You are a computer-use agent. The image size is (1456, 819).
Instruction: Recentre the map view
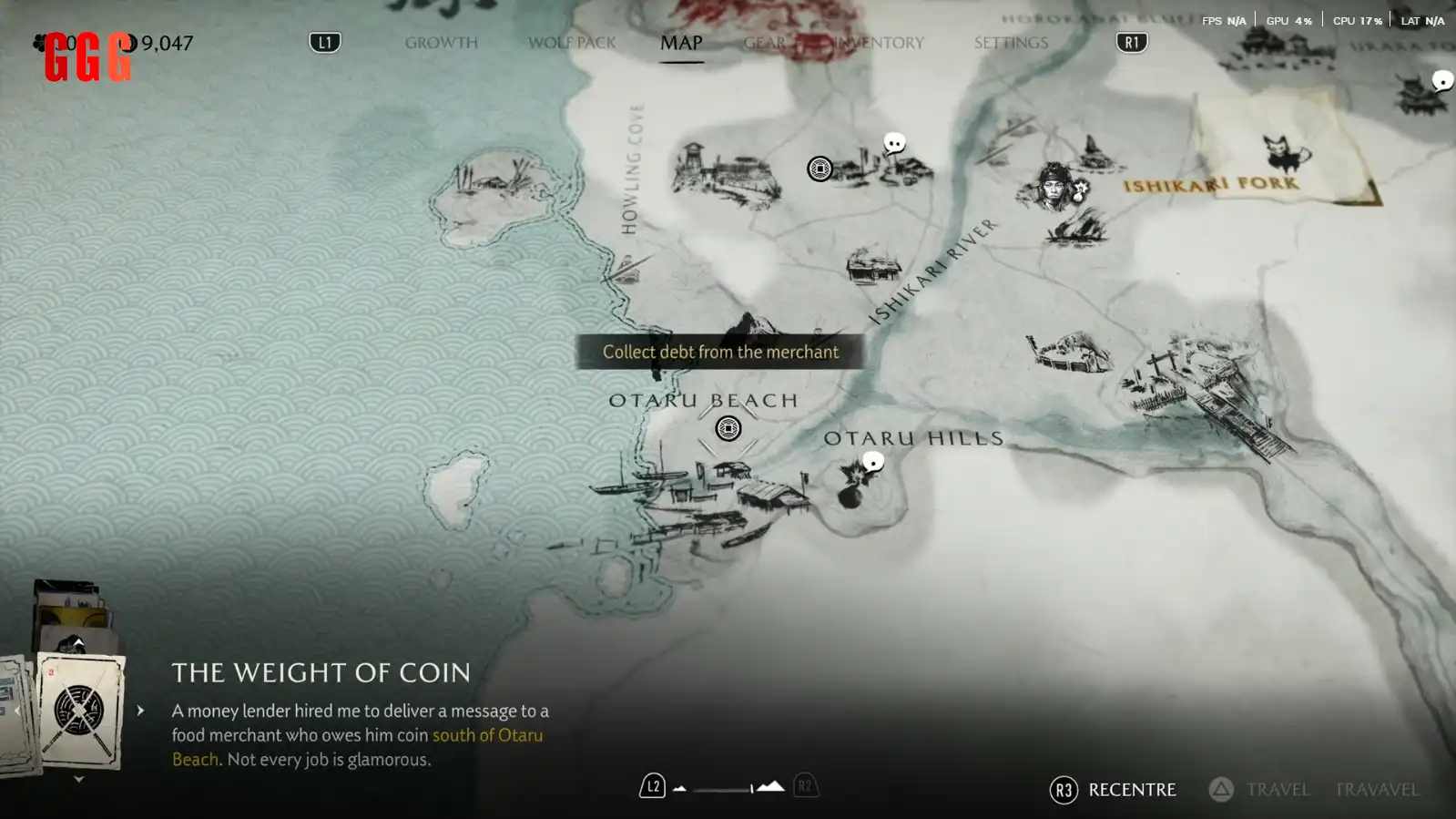point(1113,790)
